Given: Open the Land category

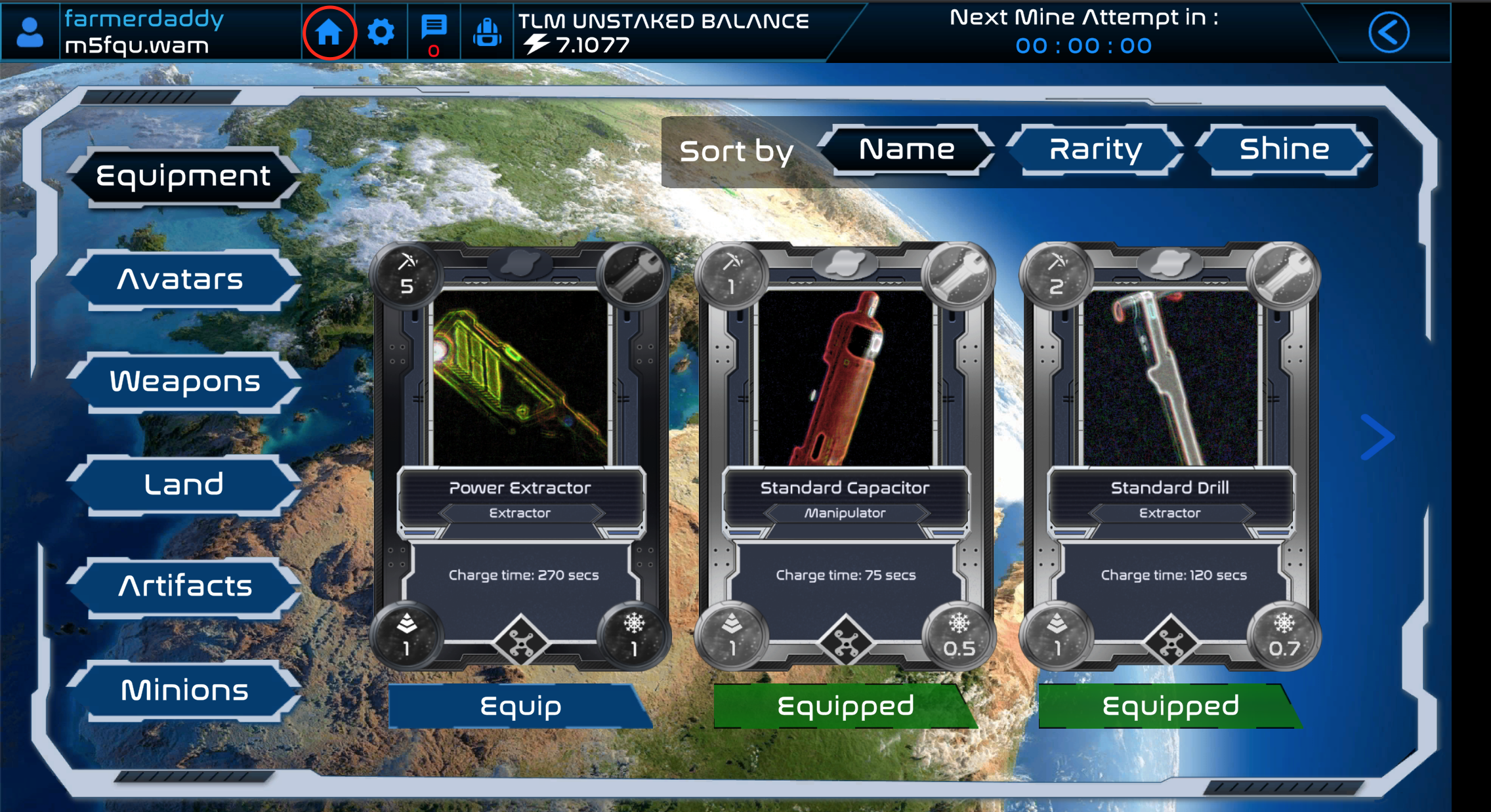Looking at the screenshot, I should click(x=183, y=485).
